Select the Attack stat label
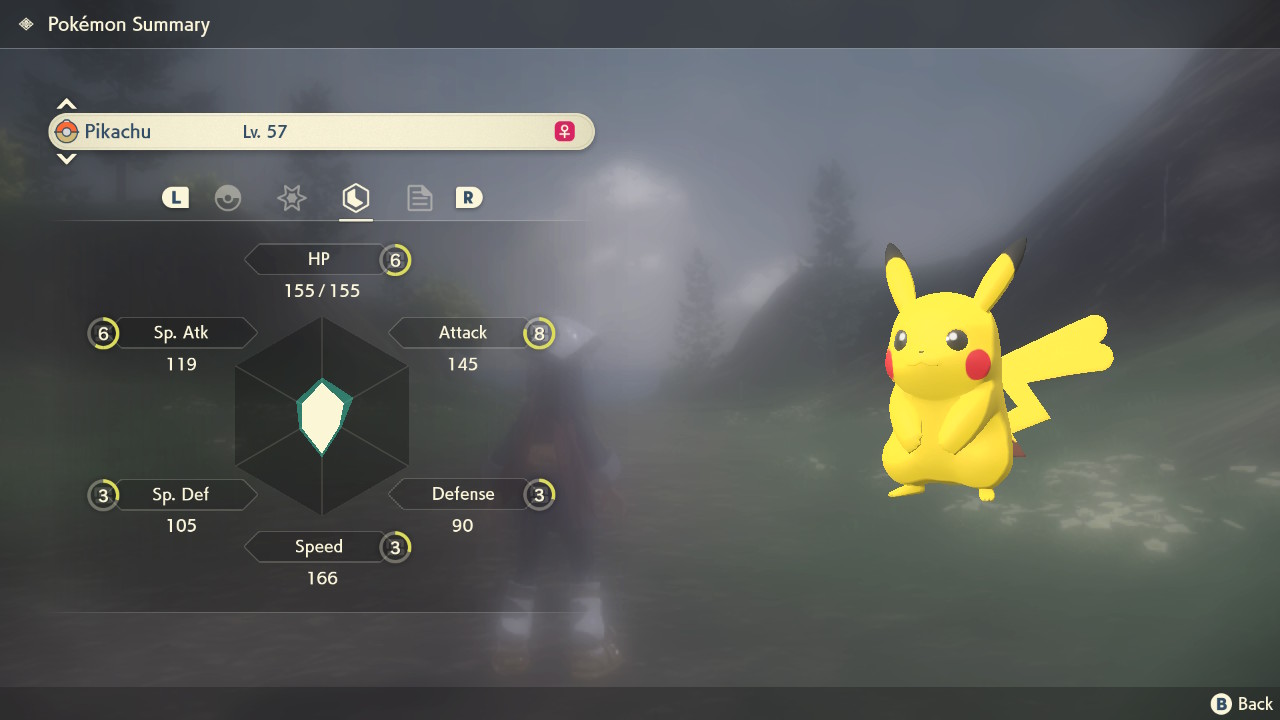 [x=462, y=332]
